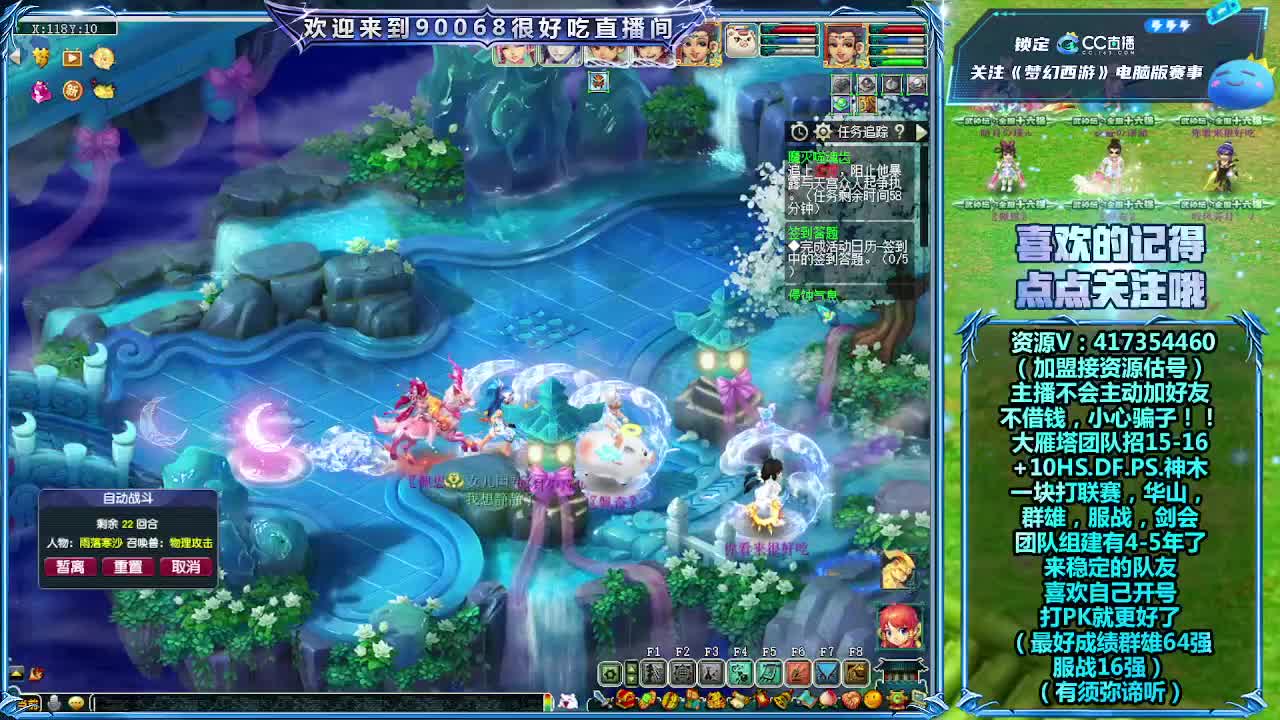The image size is (1280, 720).
Task: Click the help (?) toggle on task tracker
Action: 900,132
